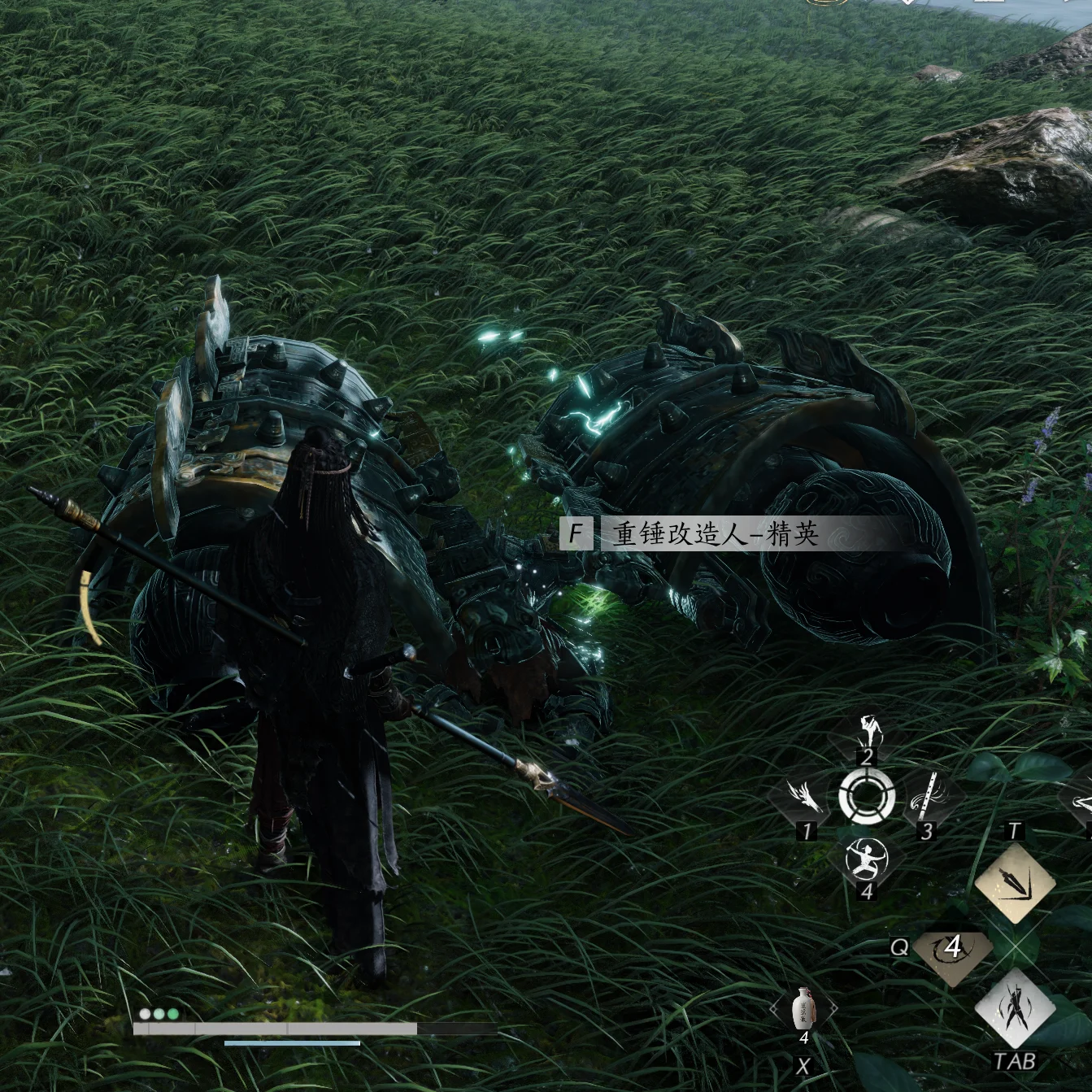Select the 重锤改造人-精英 interaction prompt label
Image resolution: width=1092 pixels, height=1092 pixels.
pos(716,534)
